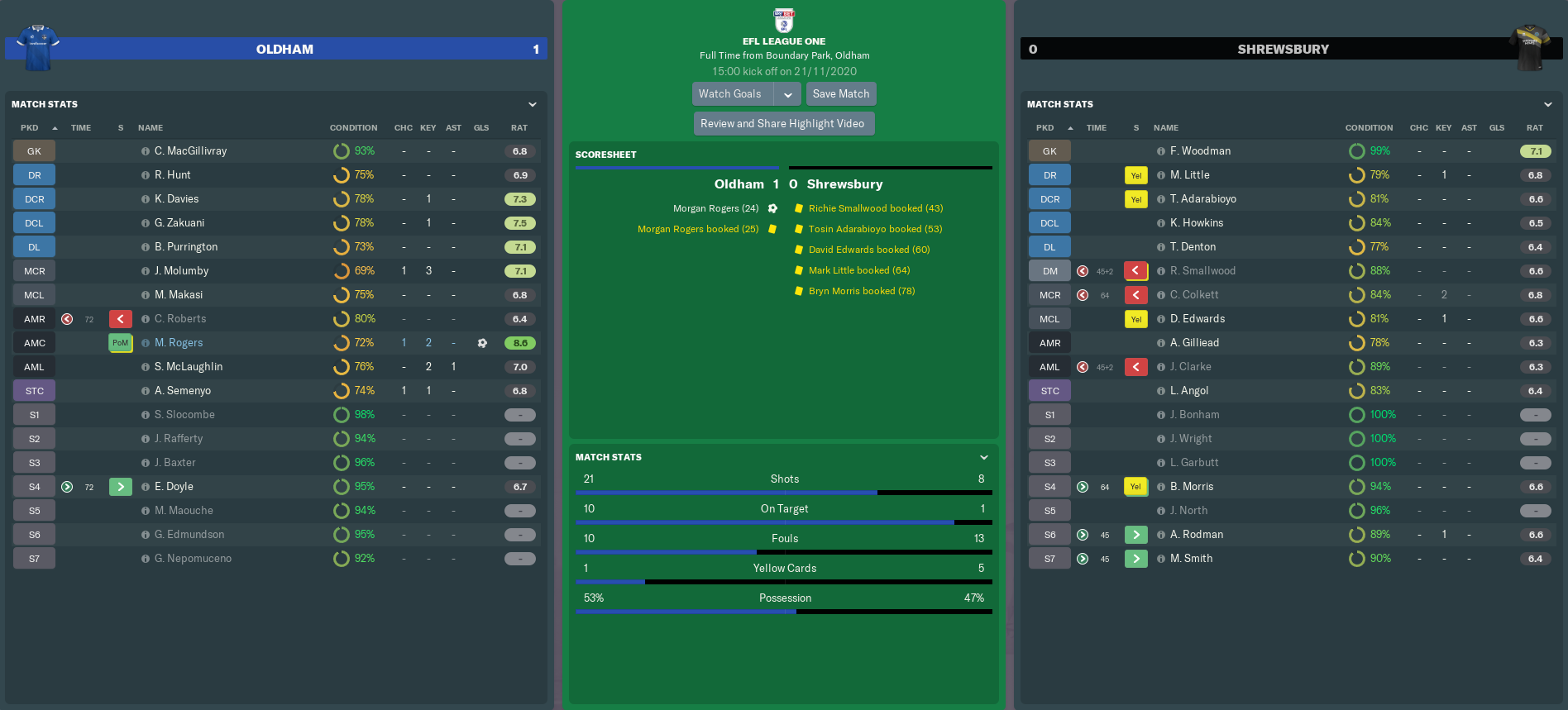
Task: Click the info icon beside S. McLaughlin
Action: (x=146, y=367)
